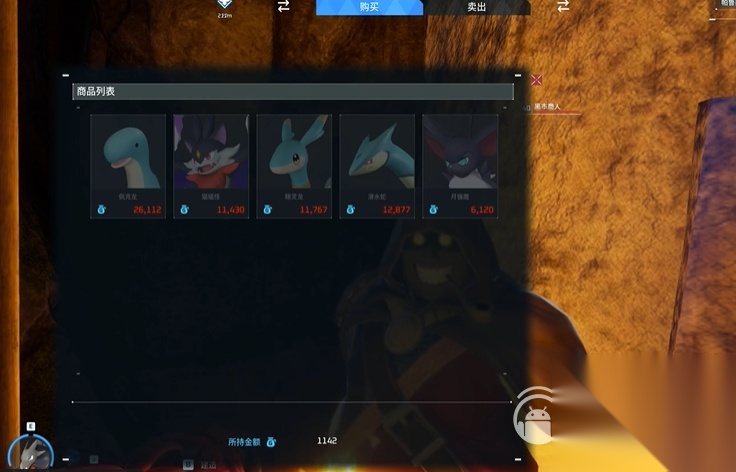
Task: Select the blue-finned dragon costing 11,767
Action: [294, 165]
